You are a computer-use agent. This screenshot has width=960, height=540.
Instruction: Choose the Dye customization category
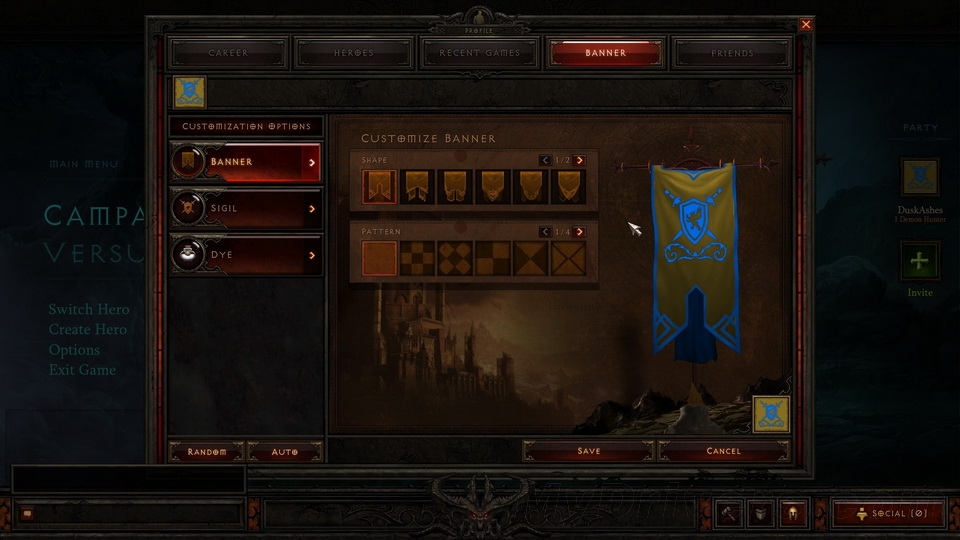click(x=246, y=255)
